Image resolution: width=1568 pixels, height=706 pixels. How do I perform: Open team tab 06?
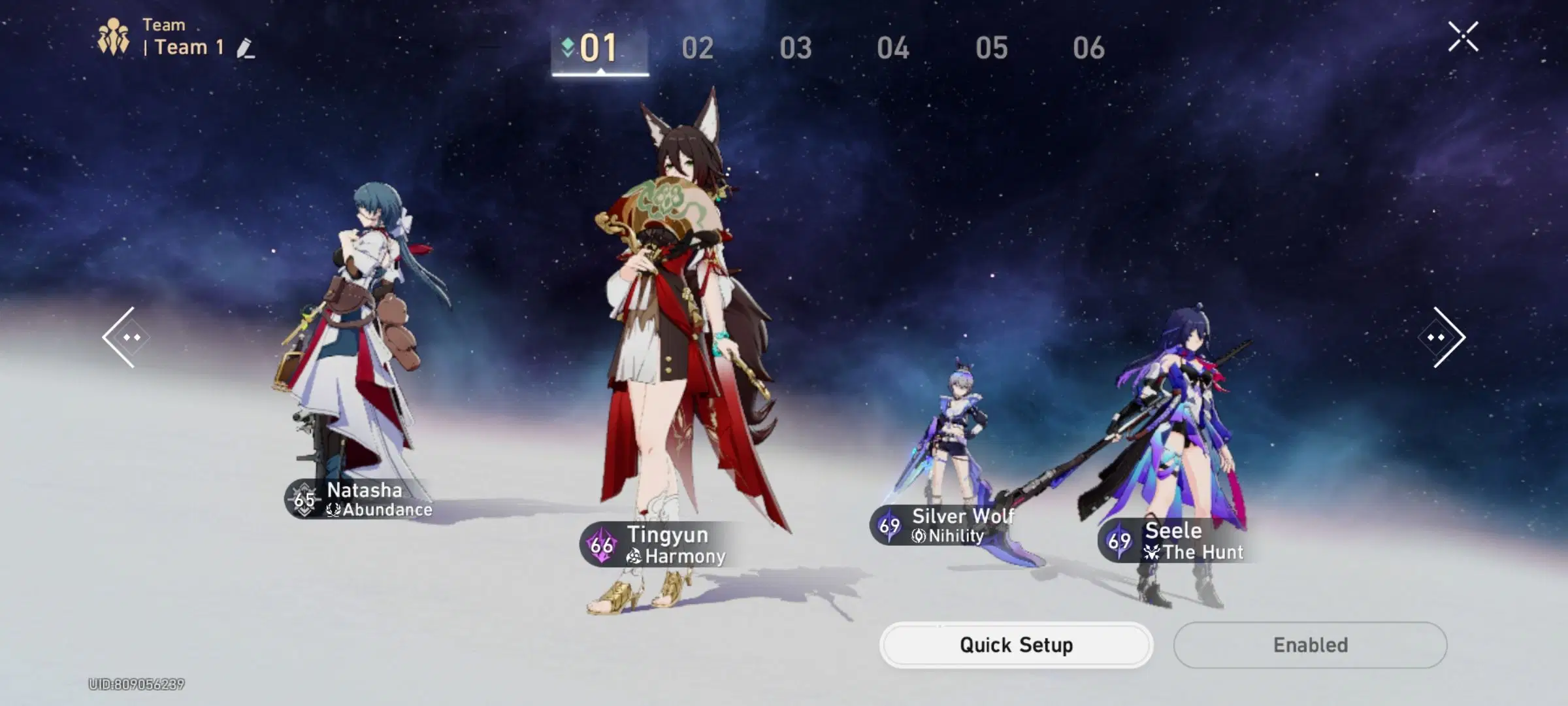click(1091, 48)
